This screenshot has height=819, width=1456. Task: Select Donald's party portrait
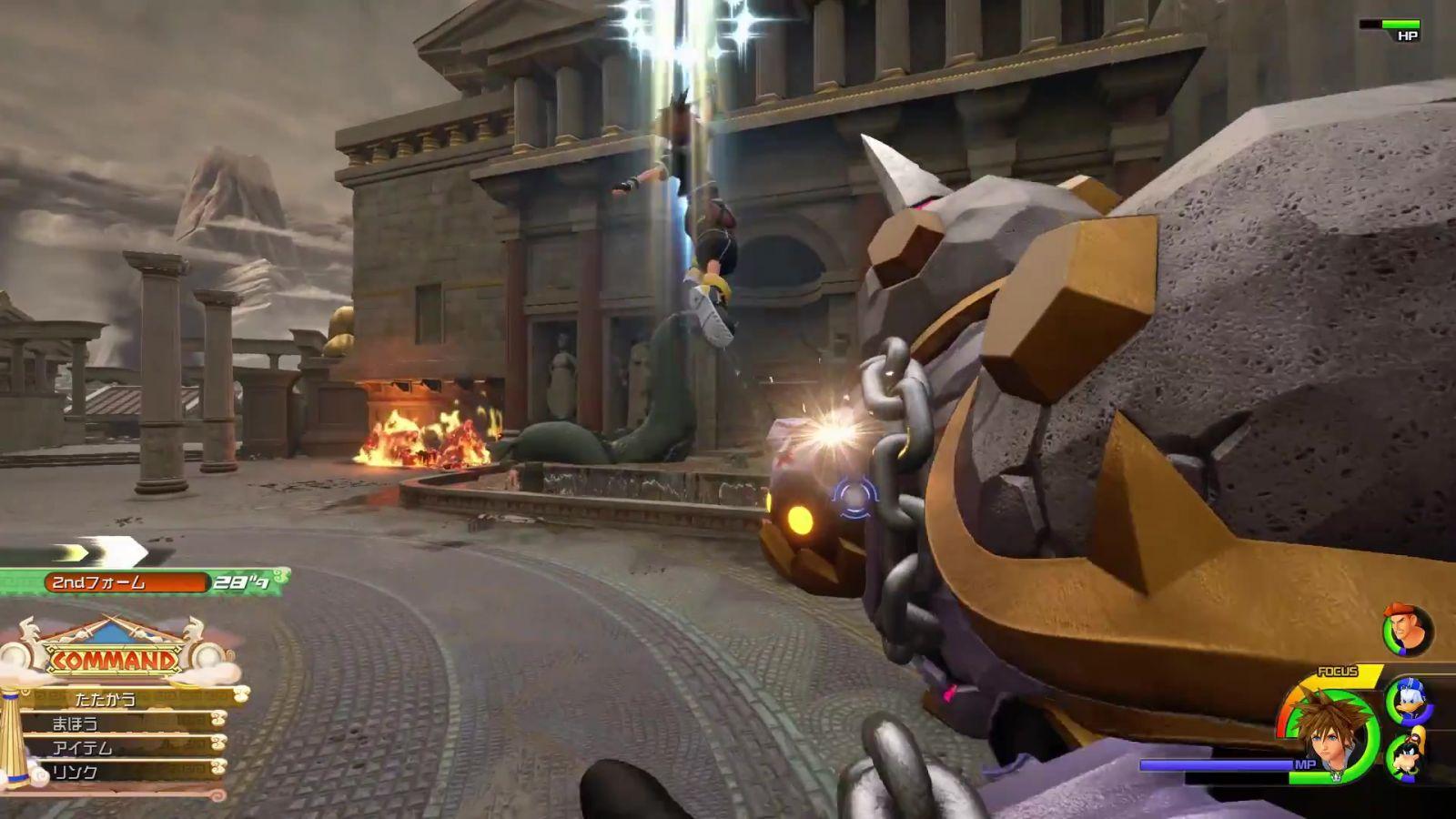coord(1407,700)
